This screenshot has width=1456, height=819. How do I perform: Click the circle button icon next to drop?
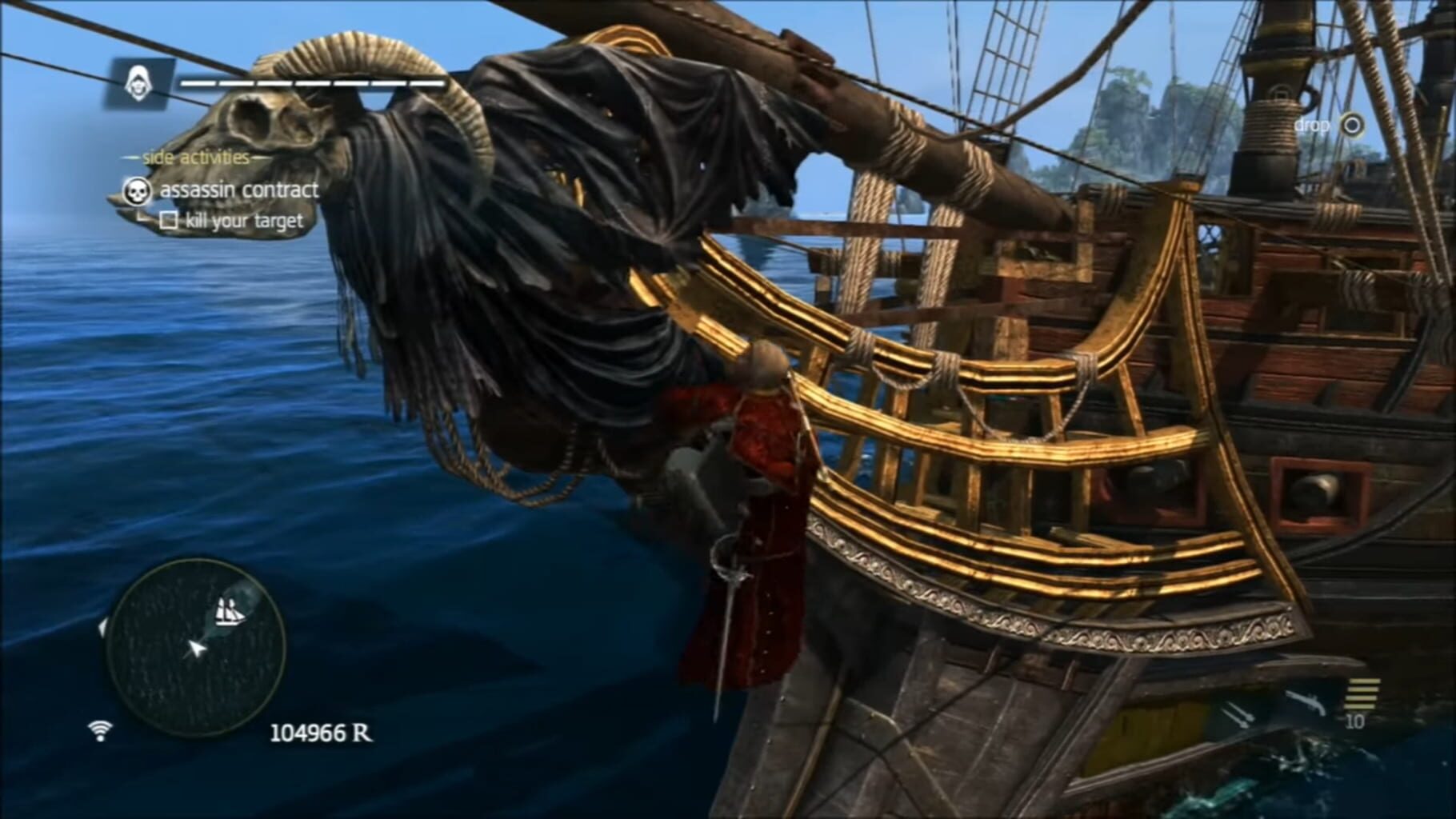coord(1353,125)
